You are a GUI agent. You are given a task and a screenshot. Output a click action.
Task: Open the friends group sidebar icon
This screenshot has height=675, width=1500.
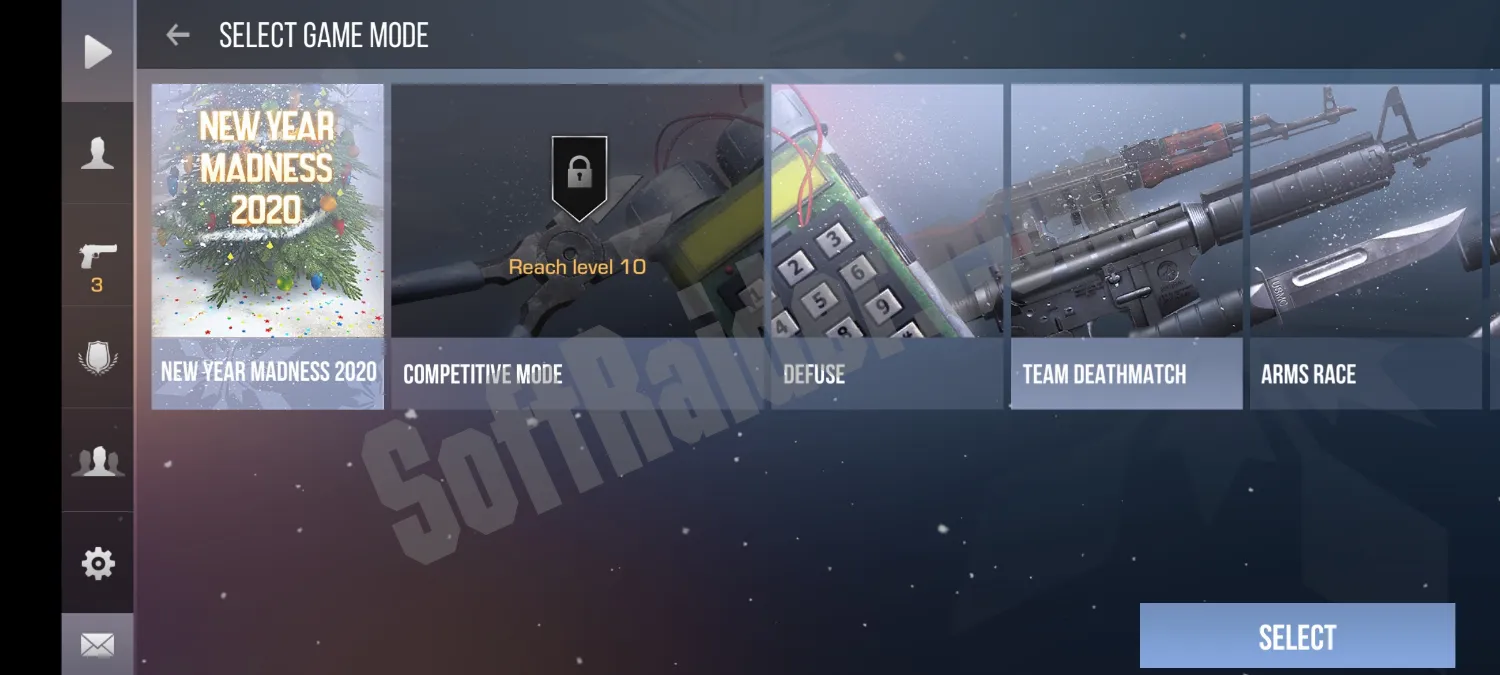[x=97, y=461]
